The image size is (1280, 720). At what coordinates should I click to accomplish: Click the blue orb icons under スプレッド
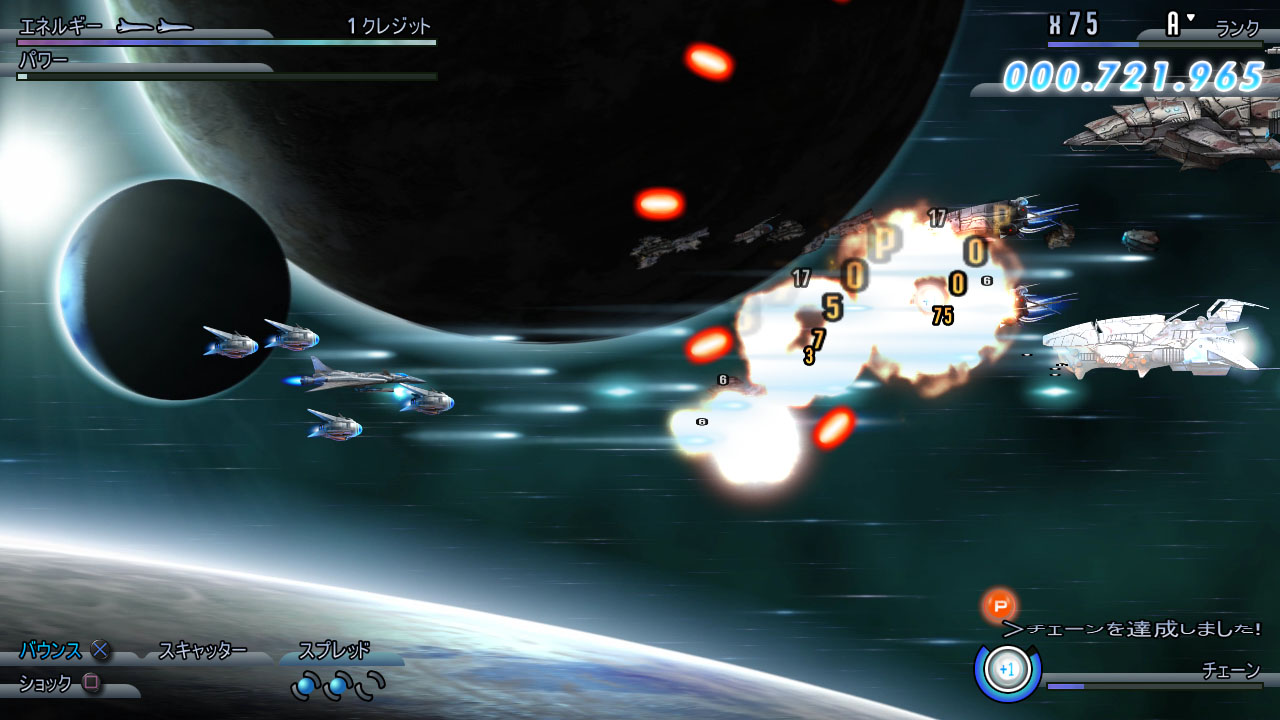point(338,686)
